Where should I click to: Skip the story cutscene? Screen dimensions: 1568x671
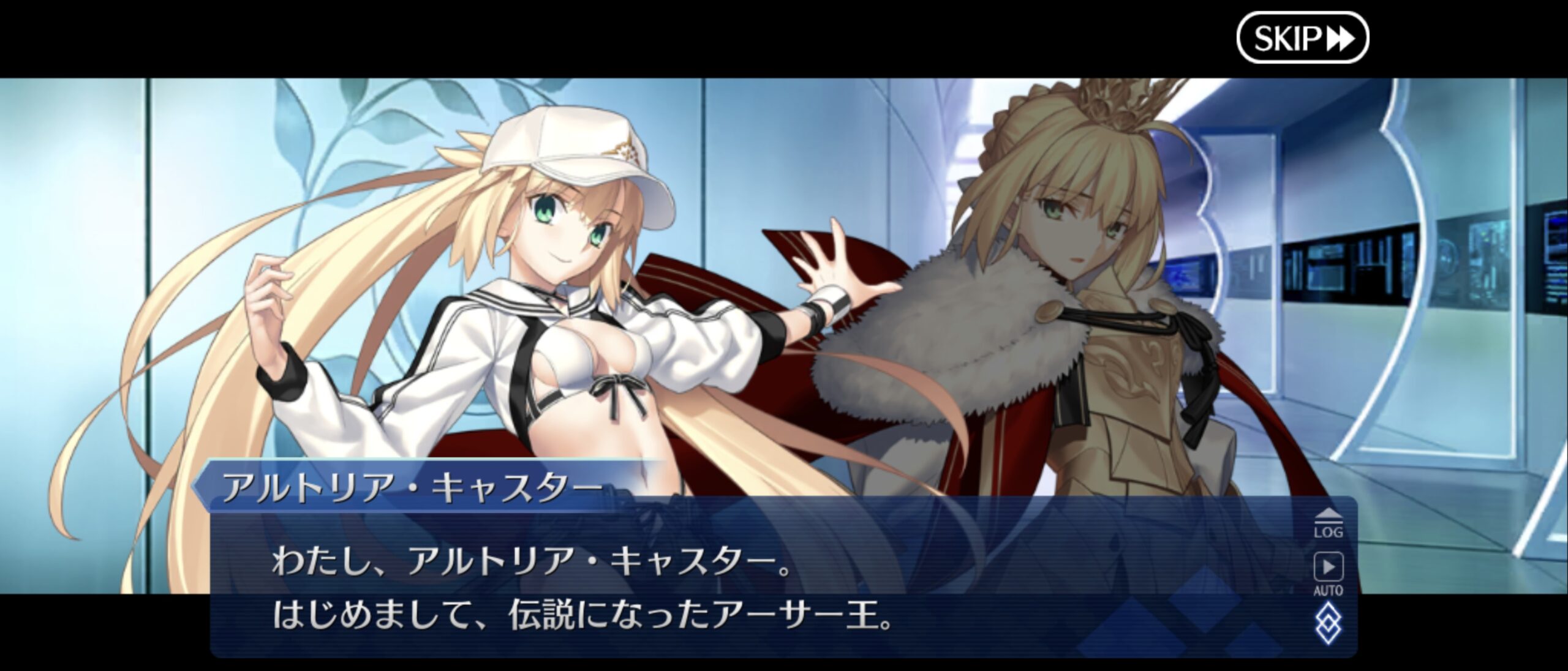(1302, 38)
